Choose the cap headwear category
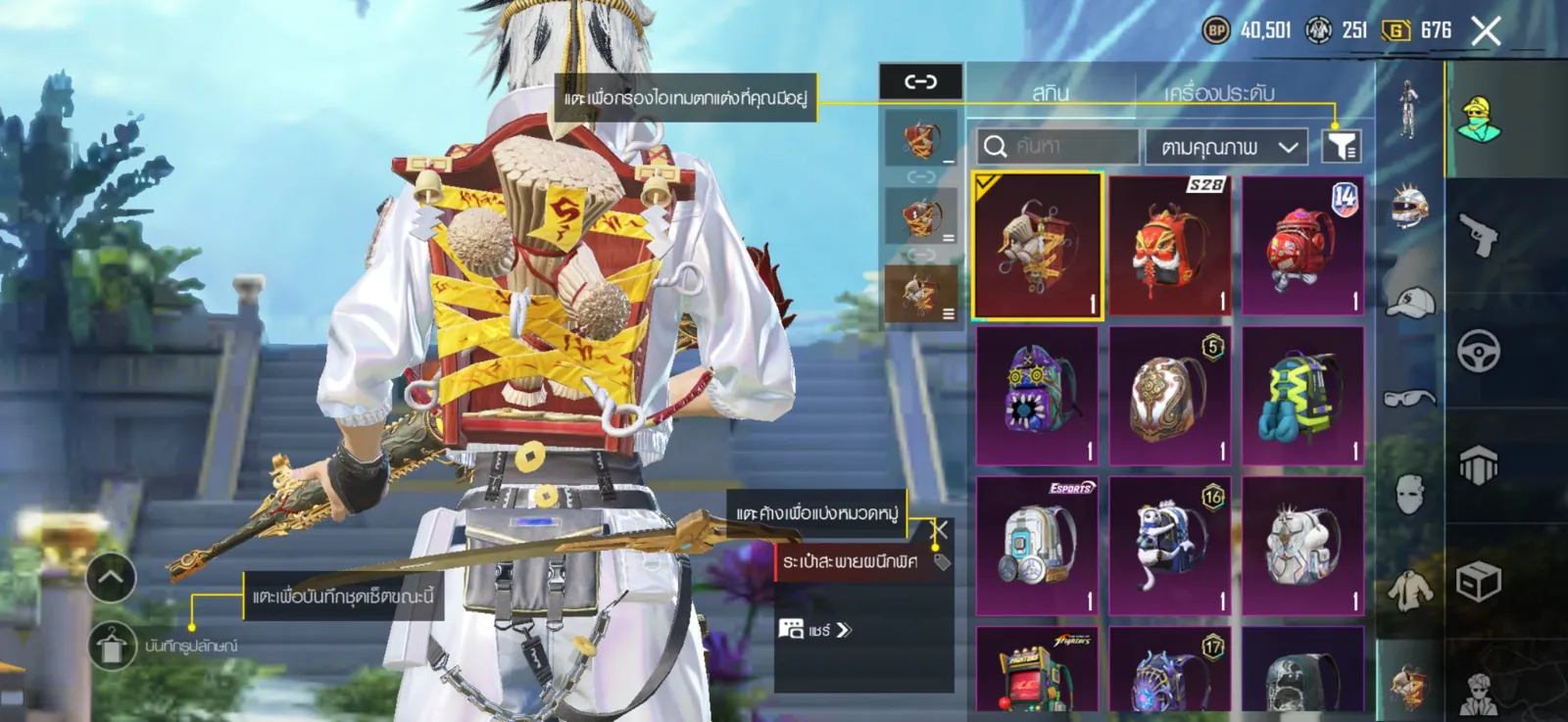The height and width of the screenshot is (722, 1568). [x=1410, y=302]
